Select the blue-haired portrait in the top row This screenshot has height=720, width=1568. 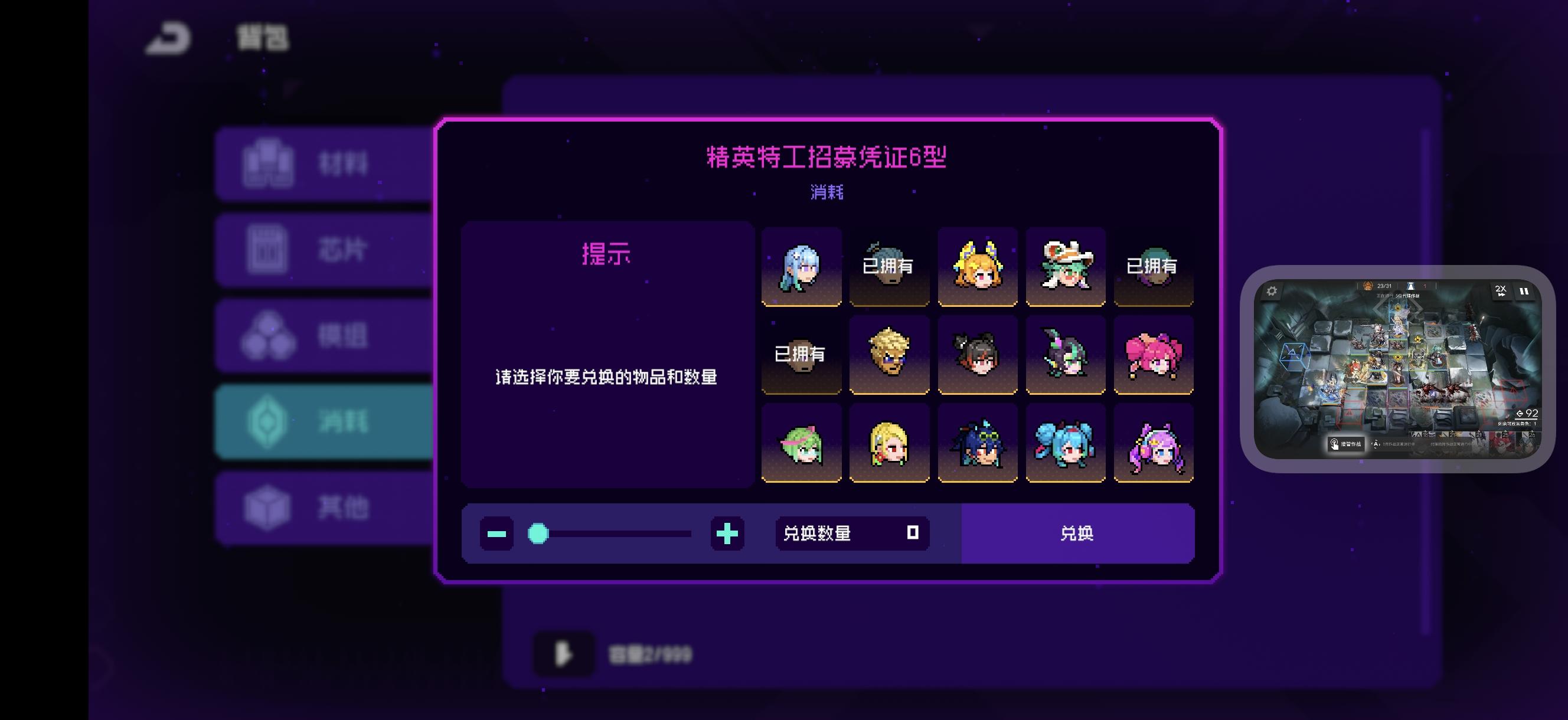[802, 266]
